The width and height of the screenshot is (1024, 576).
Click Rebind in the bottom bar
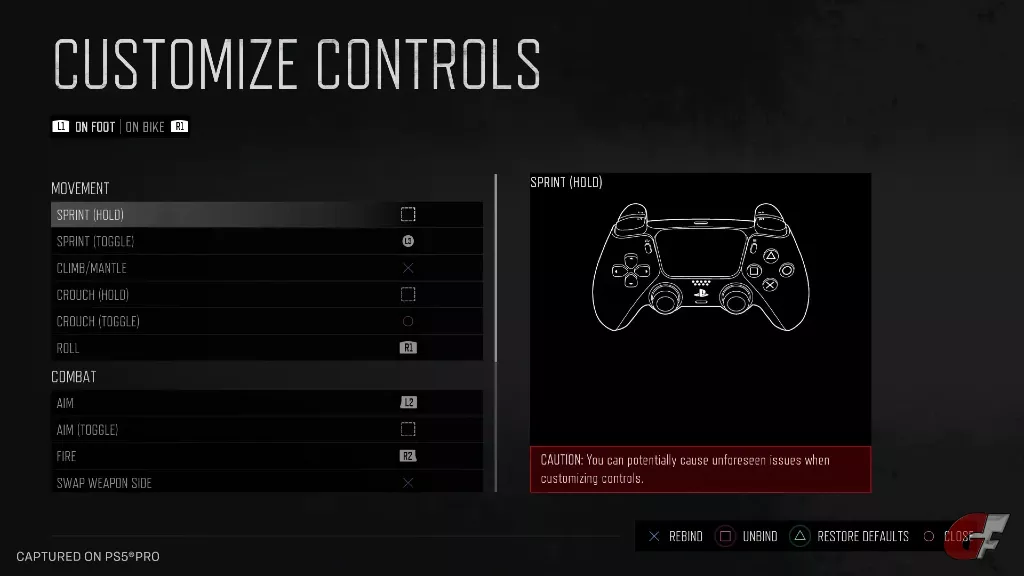pos(675,537)
